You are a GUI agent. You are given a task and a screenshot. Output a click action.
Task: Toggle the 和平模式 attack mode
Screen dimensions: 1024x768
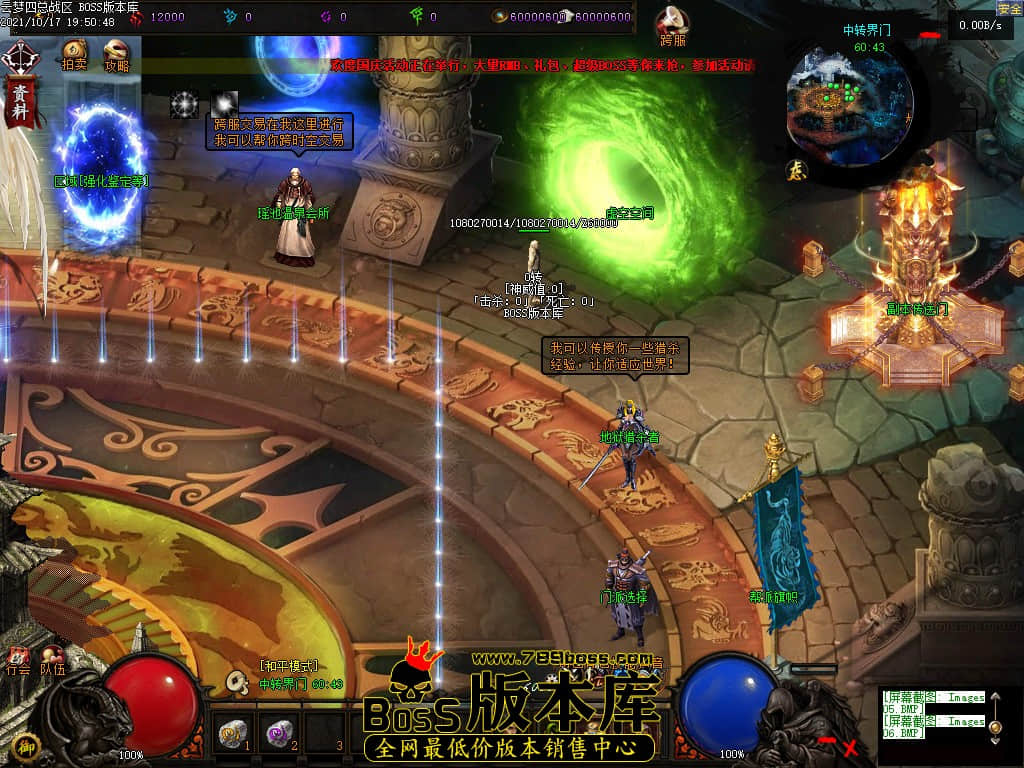[288, 666]
